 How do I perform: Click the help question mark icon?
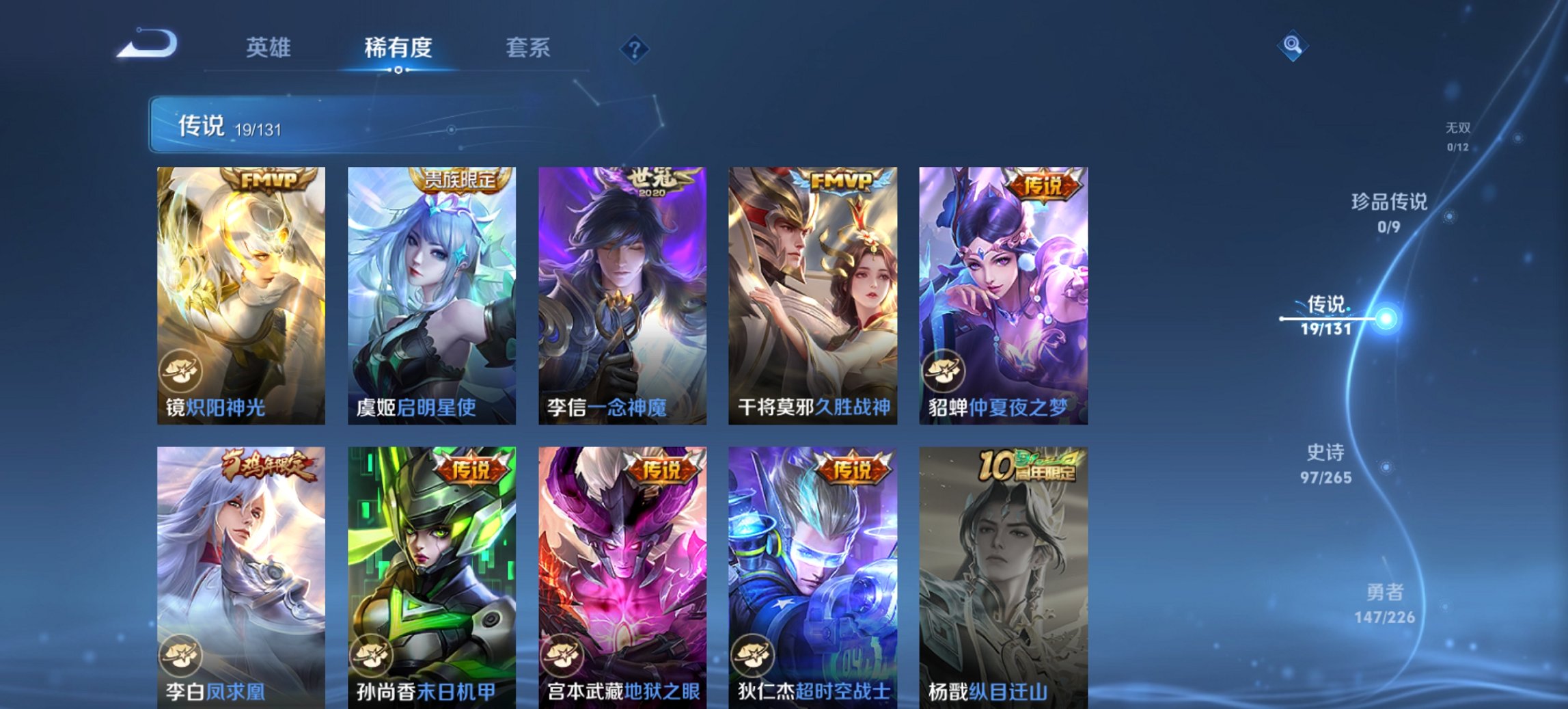tap(635, 49)
